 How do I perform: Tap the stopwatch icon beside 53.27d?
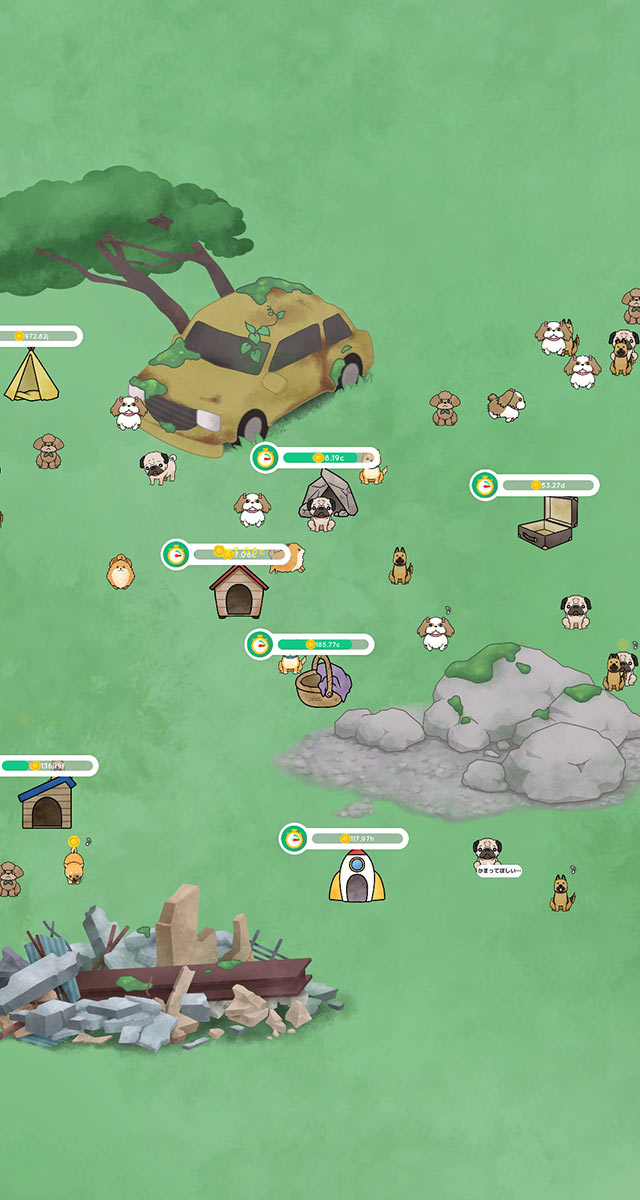click(485, 485)
